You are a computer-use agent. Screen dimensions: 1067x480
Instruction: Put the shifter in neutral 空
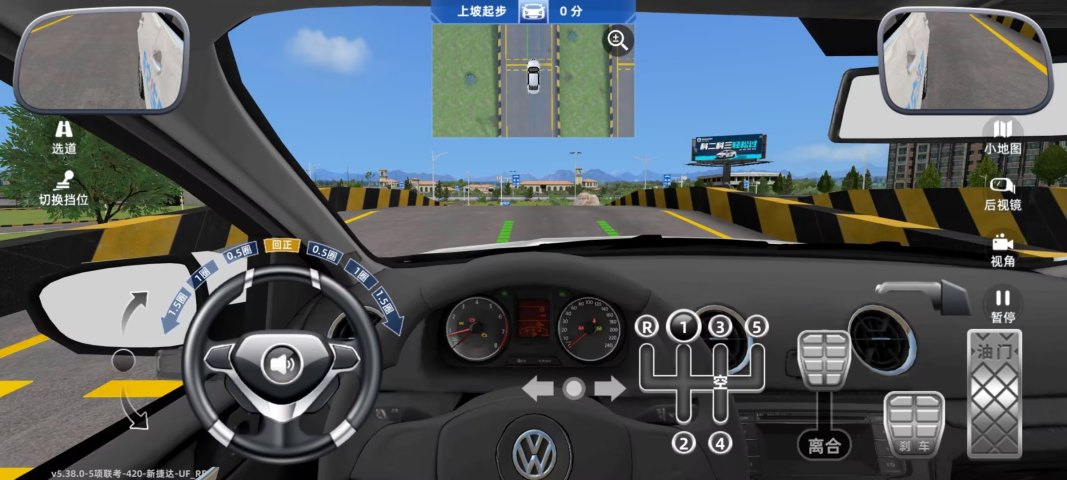pos(721,381)
